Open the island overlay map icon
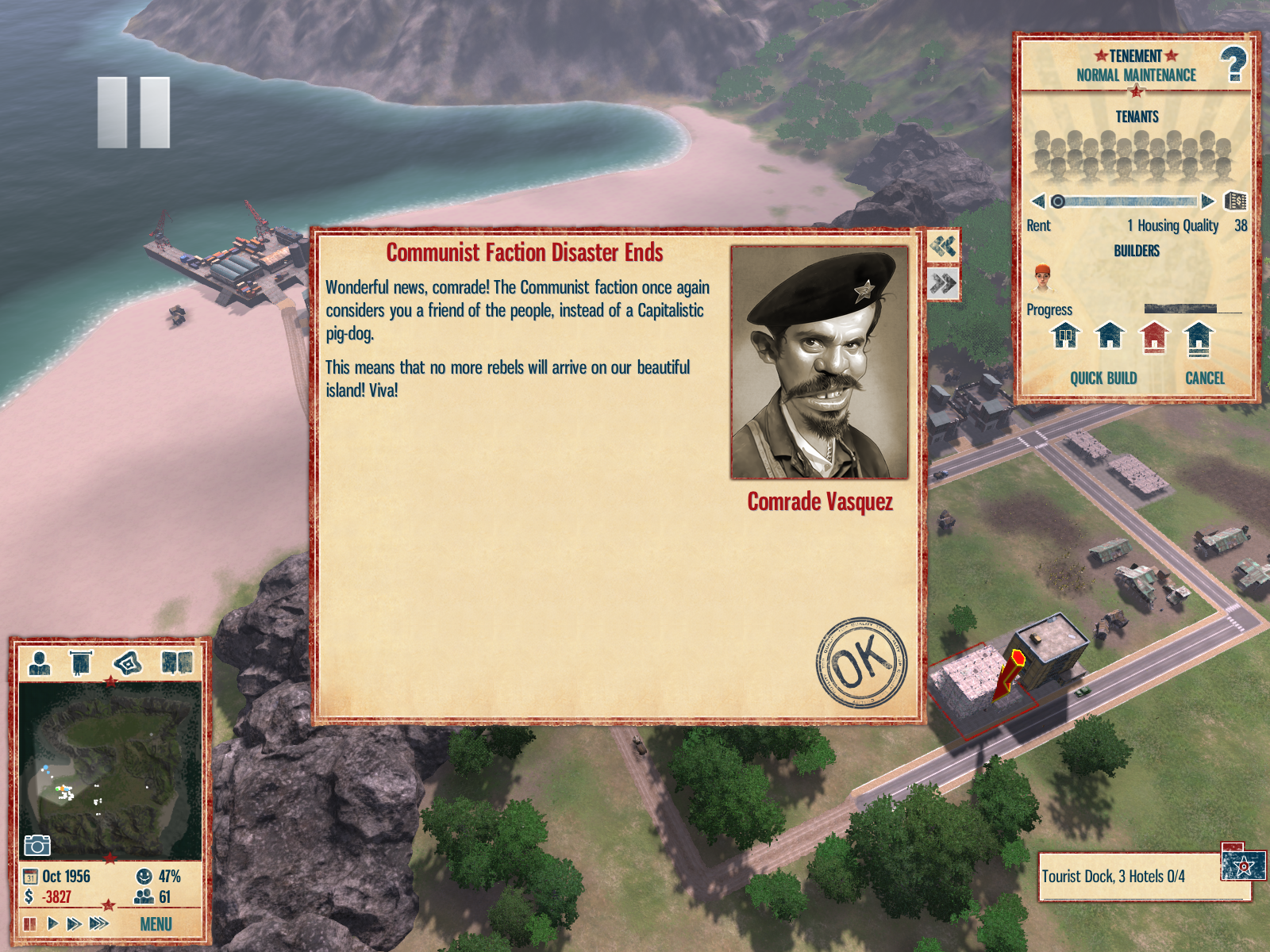This screenshot has height=952, width=1270. click(128, 662)
